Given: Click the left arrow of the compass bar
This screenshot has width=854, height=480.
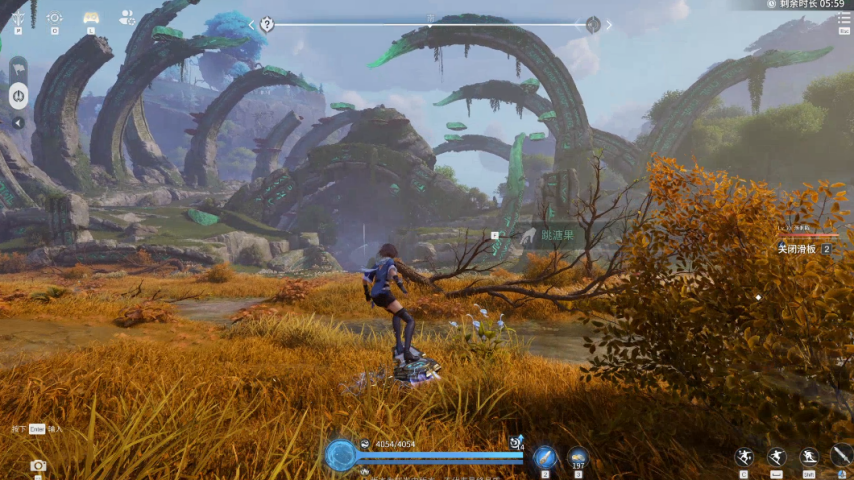Looking at the screenshot, I should point(252,25).
